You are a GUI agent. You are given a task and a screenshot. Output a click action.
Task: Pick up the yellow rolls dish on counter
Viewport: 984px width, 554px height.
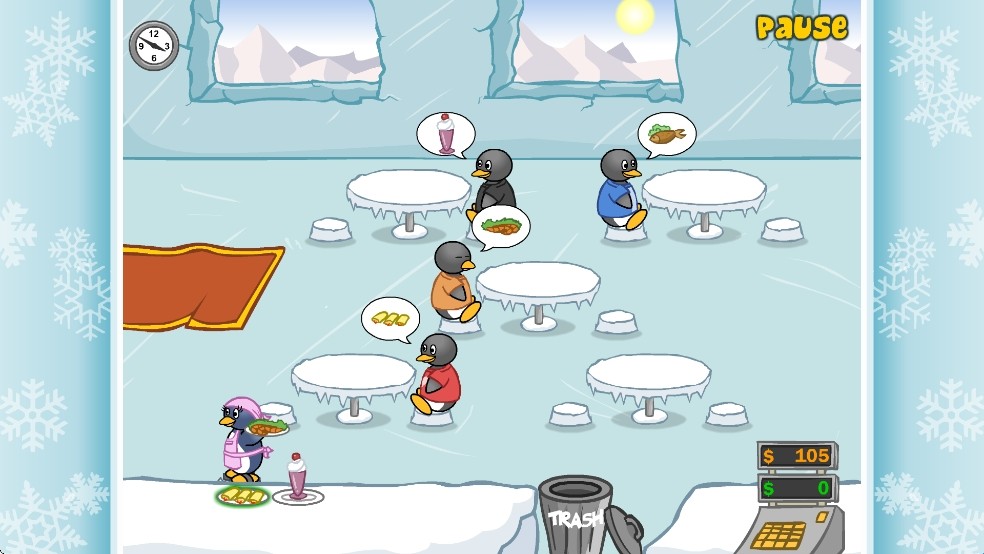click(243, 495)
